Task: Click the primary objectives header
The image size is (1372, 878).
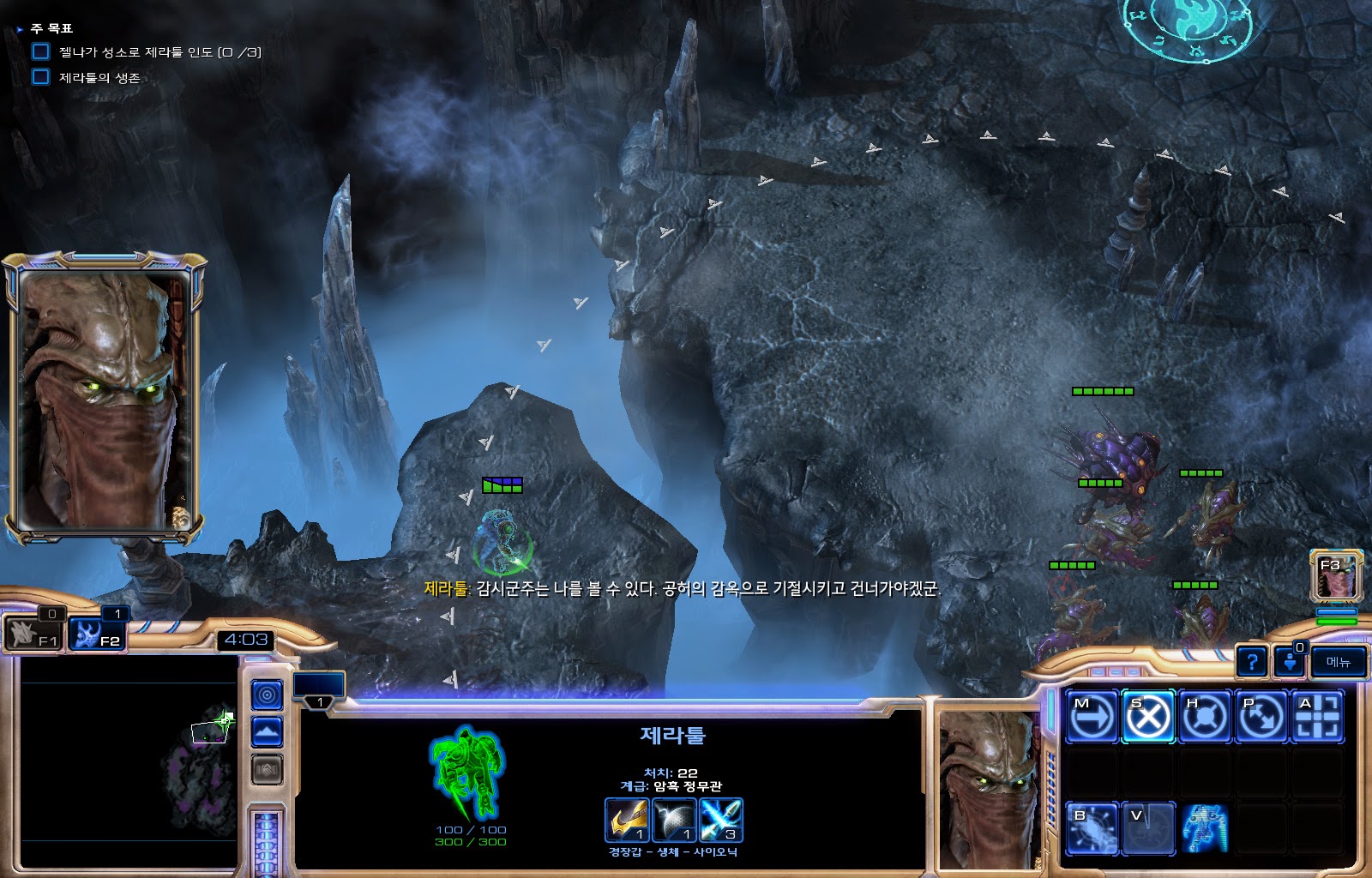Action: (x=51, y=28)
